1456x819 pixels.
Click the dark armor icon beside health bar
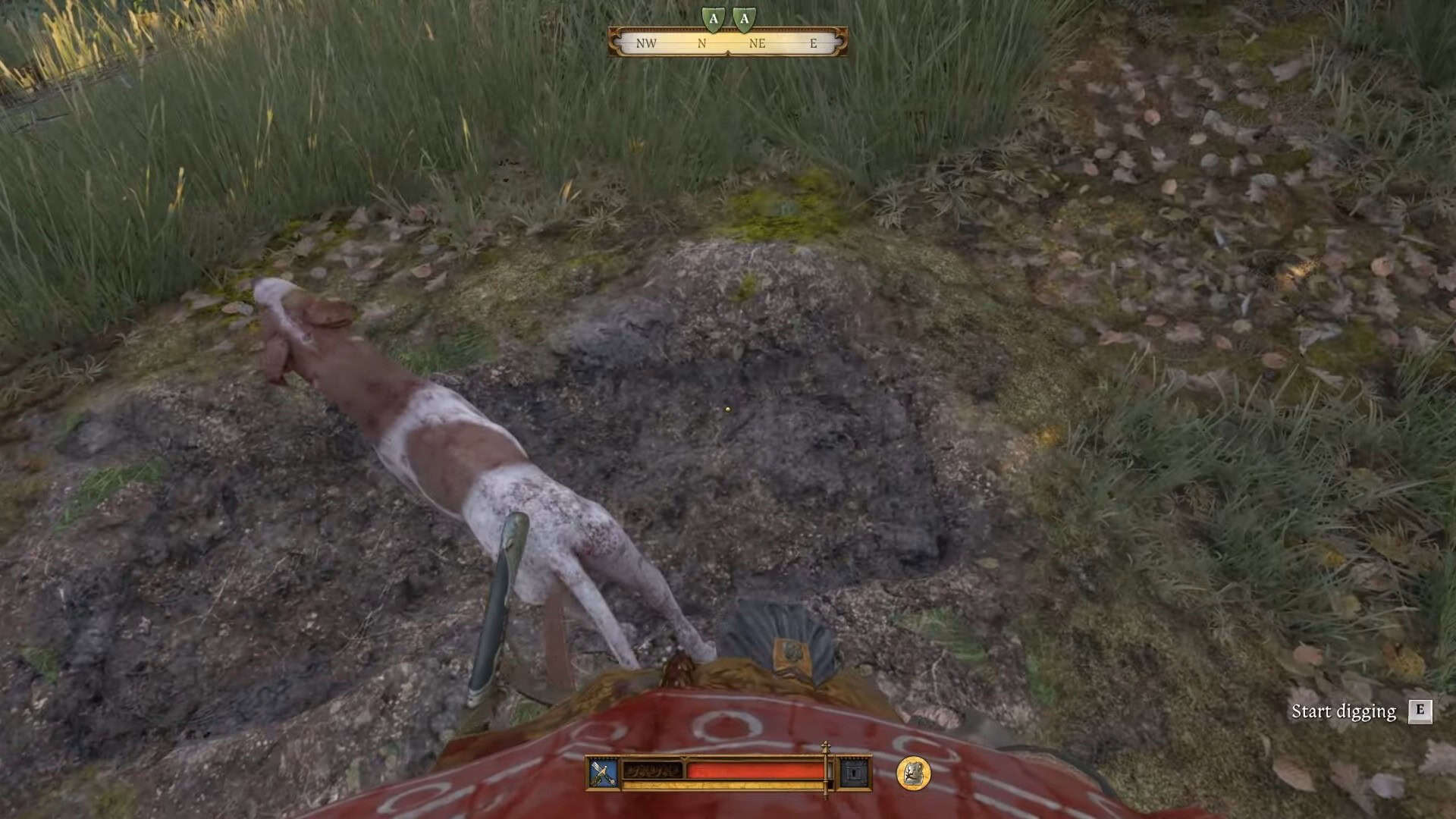click(x=855, y=773)
